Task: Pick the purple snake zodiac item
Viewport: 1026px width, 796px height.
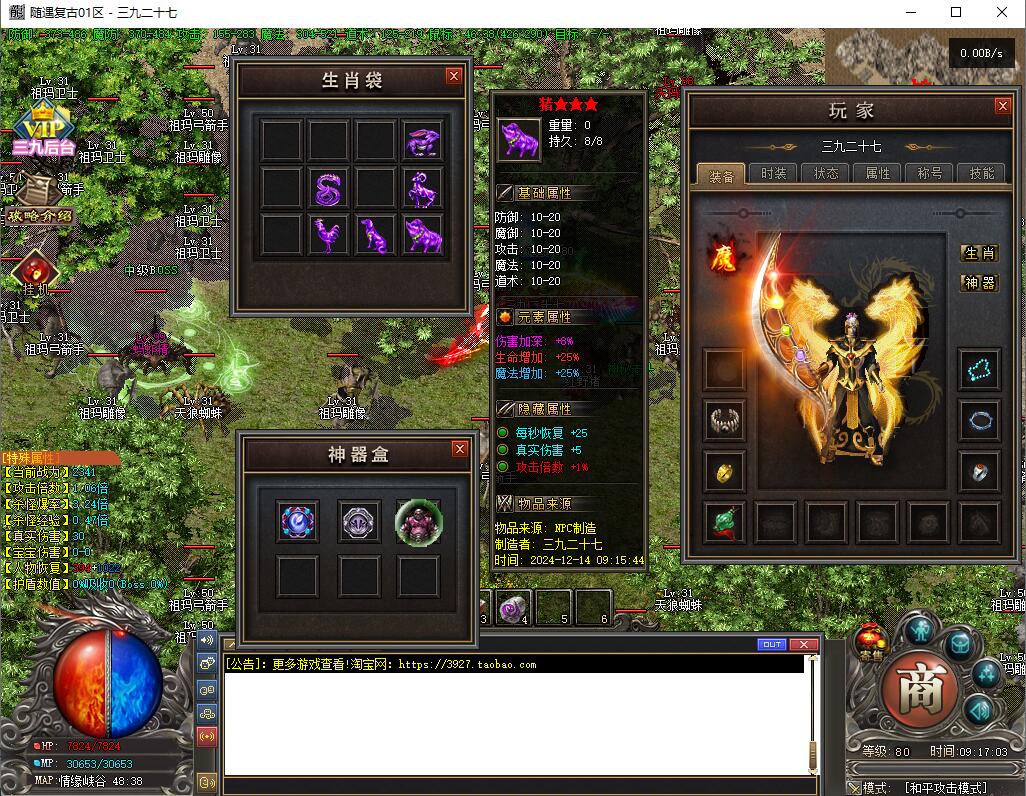Action: (328, 188)
